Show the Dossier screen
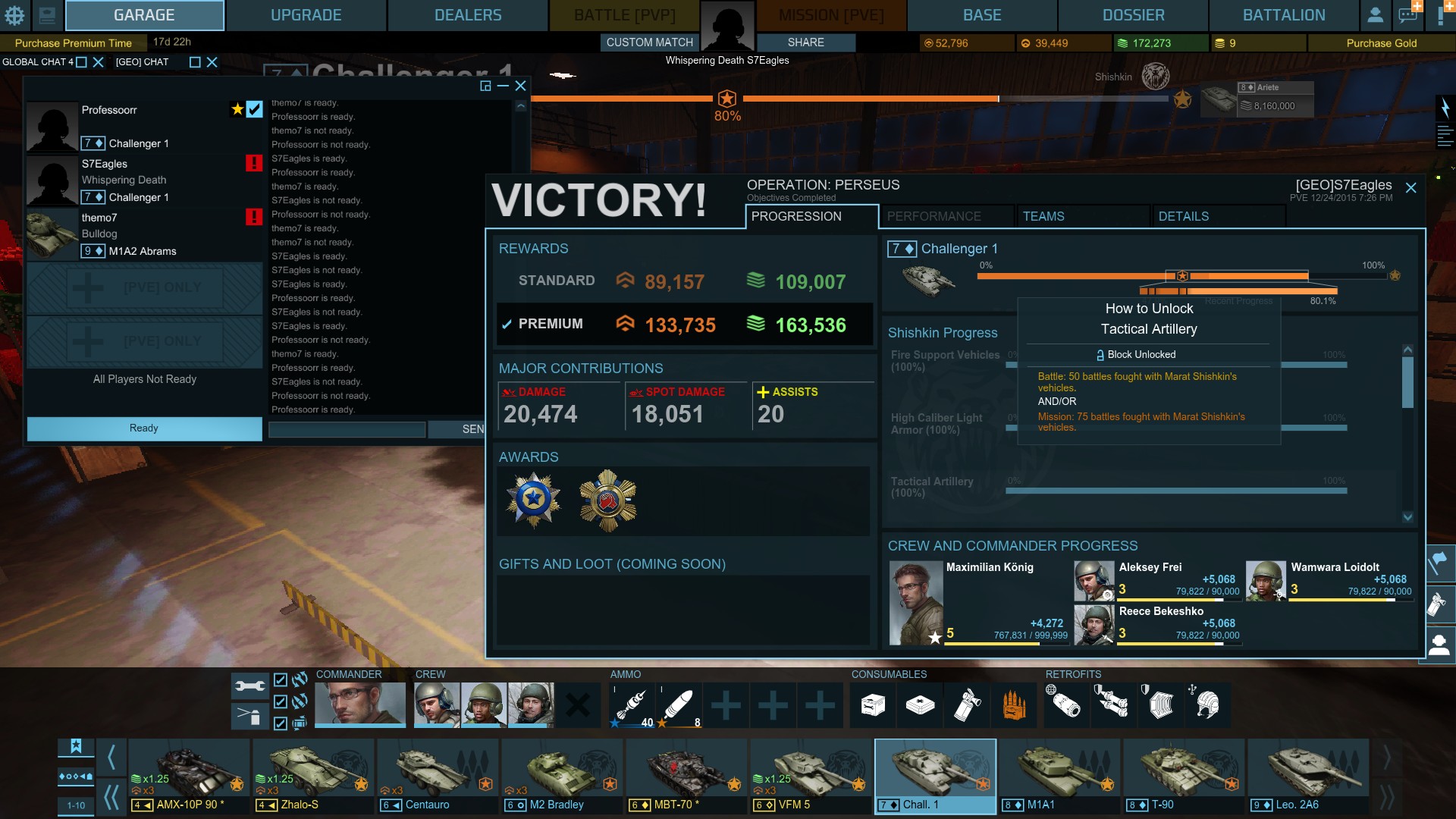The height and width of the screenshot is (819, 1456). click(1133, 15)
